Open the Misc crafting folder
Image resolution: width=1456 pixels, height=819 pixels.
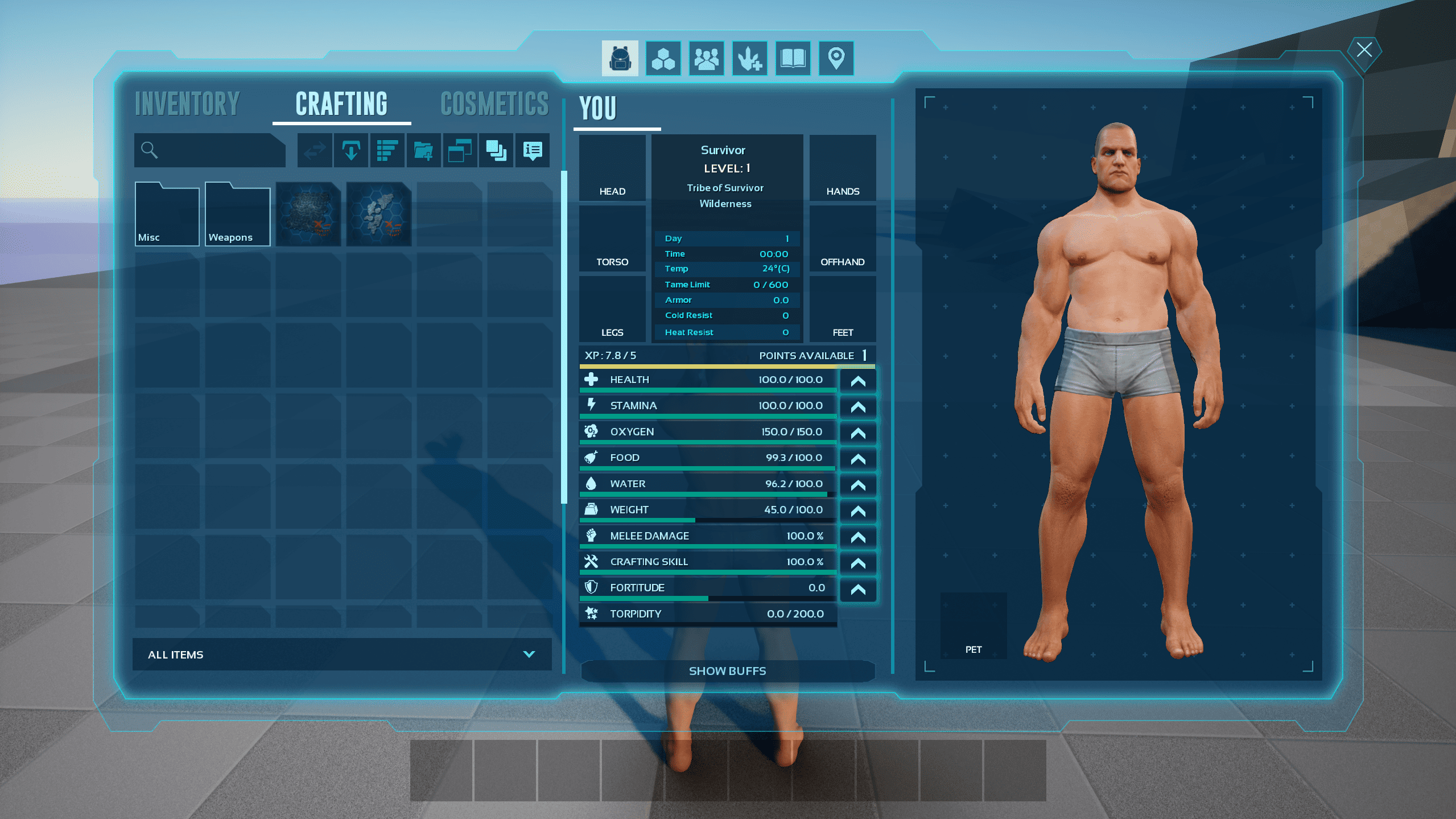click(x=167, y=214)
